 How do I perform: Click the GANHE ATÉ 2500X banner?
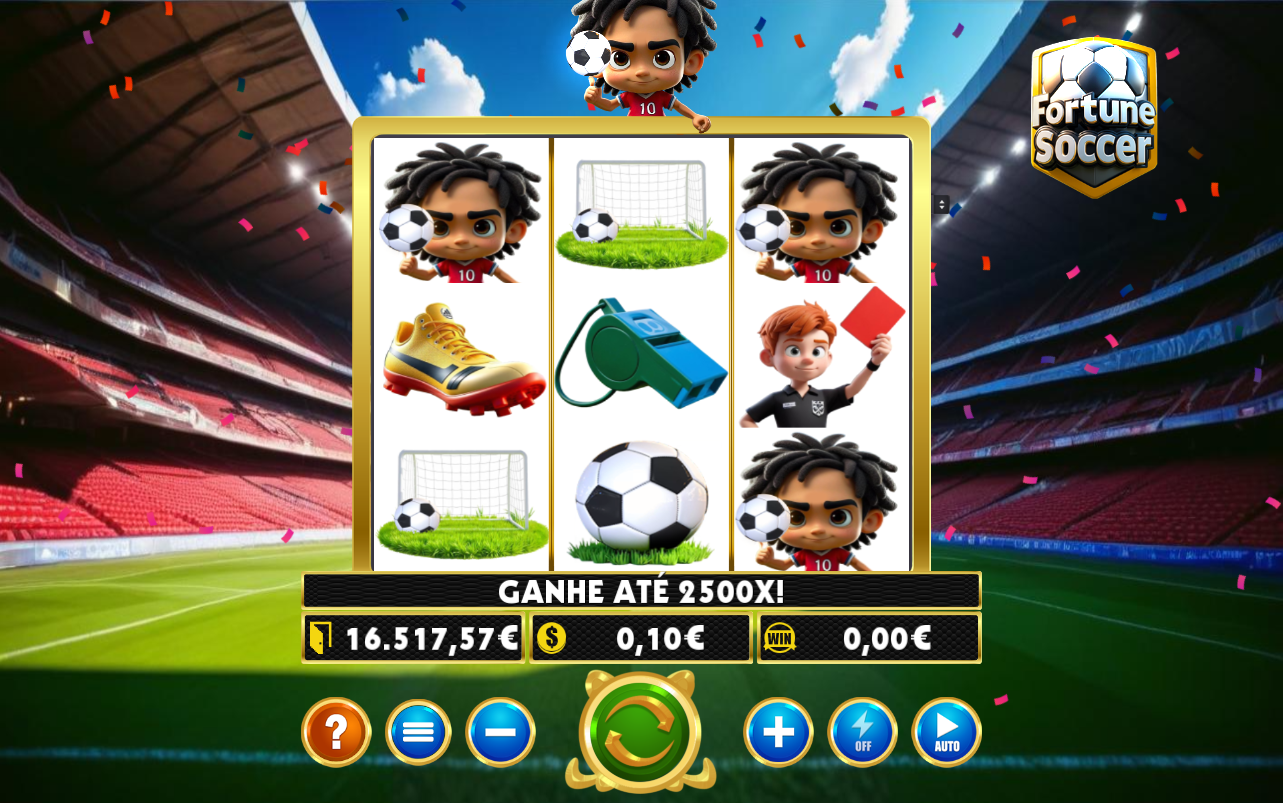(x=642, y=590)
